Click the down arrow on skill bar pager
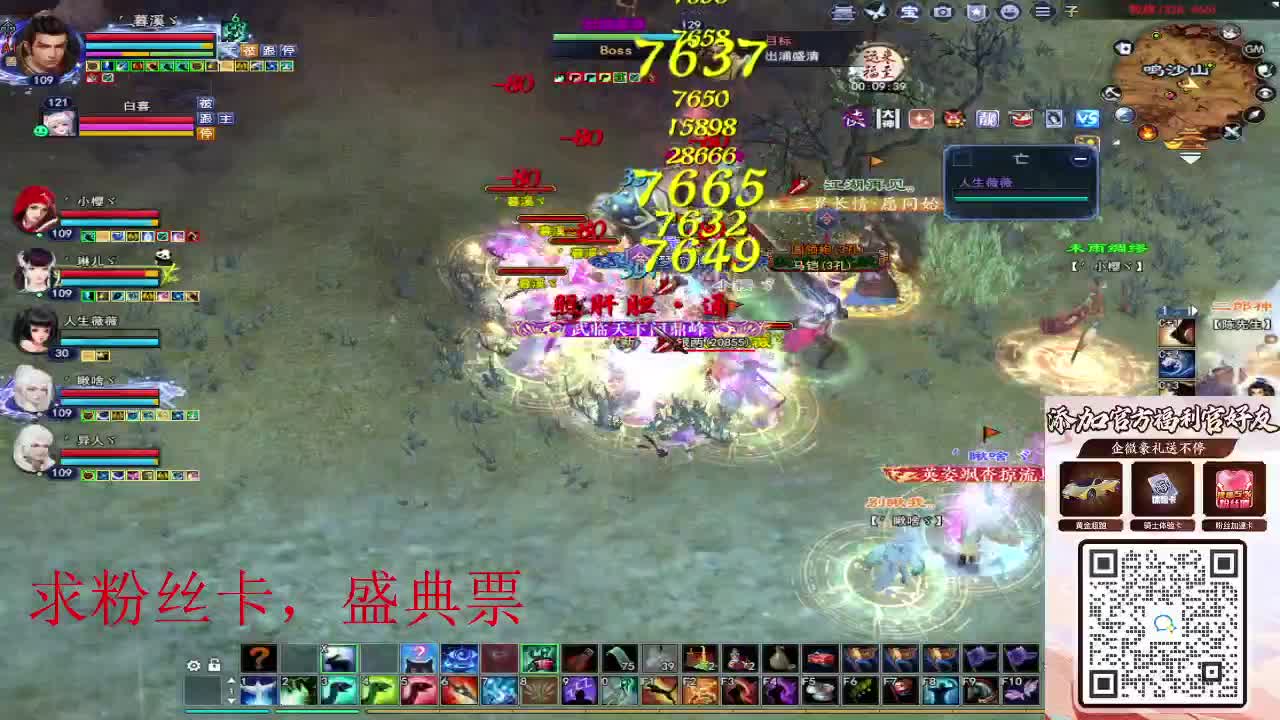Viewport: 1280px width, 720px height. point(231,702)
